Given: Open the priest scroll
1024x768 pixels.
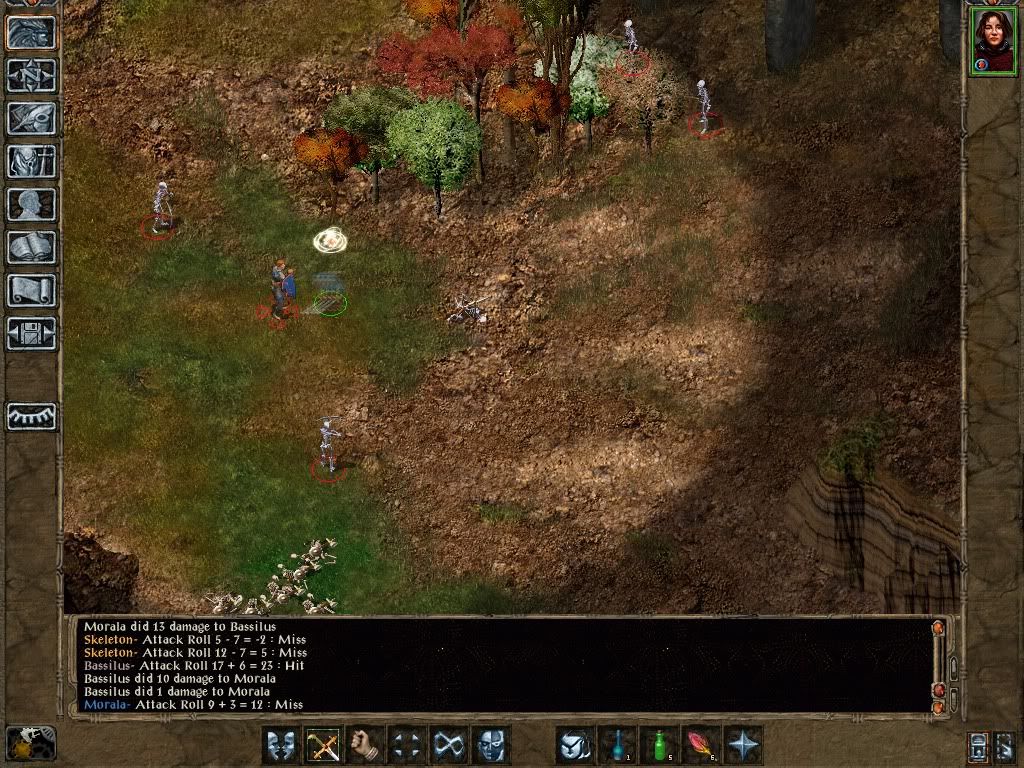Looking at the screenshot, I should pos(31,290).
